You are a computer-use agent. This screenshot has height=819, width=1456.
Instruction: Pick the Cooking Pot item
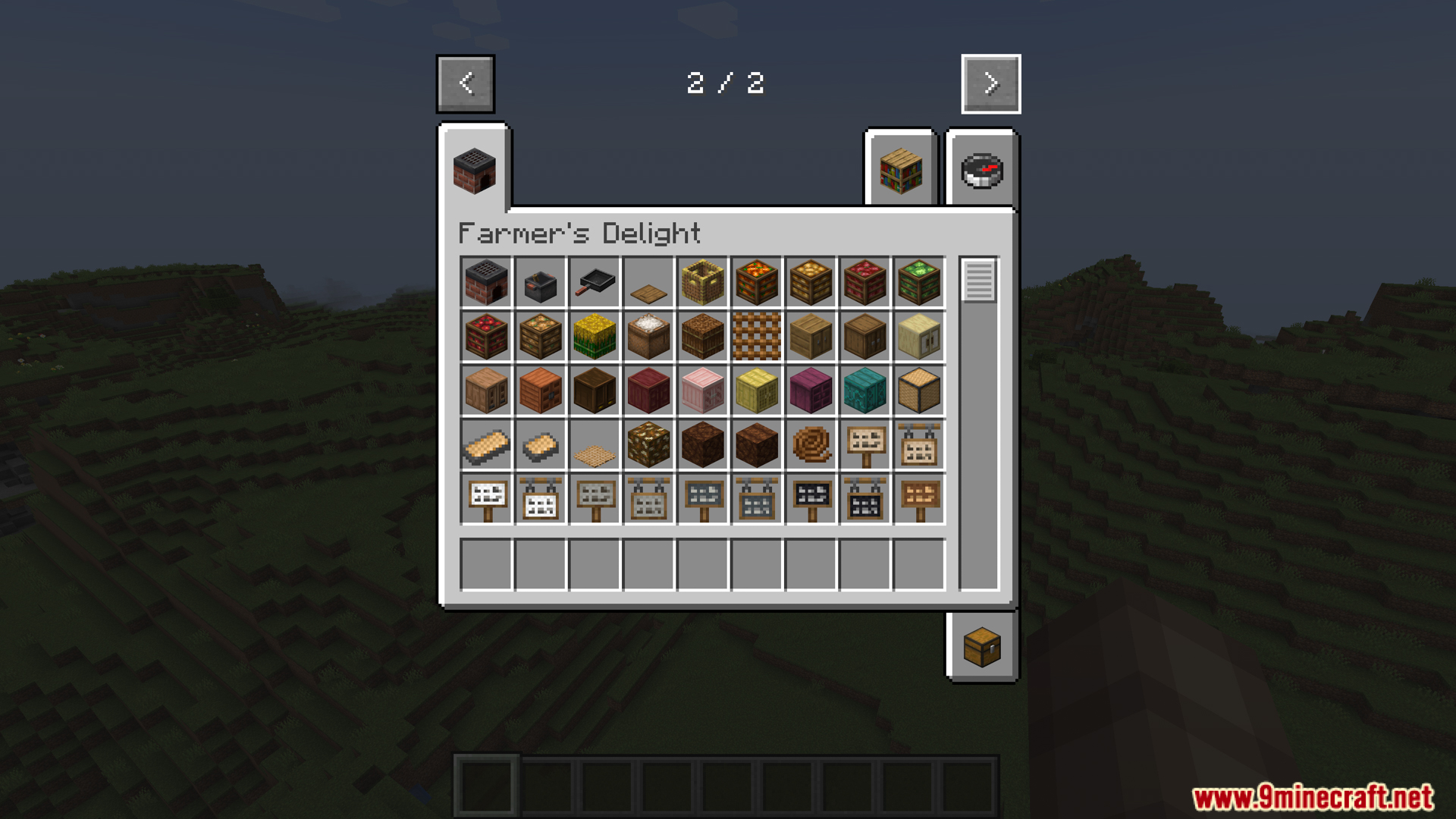[x=540, y=283]
